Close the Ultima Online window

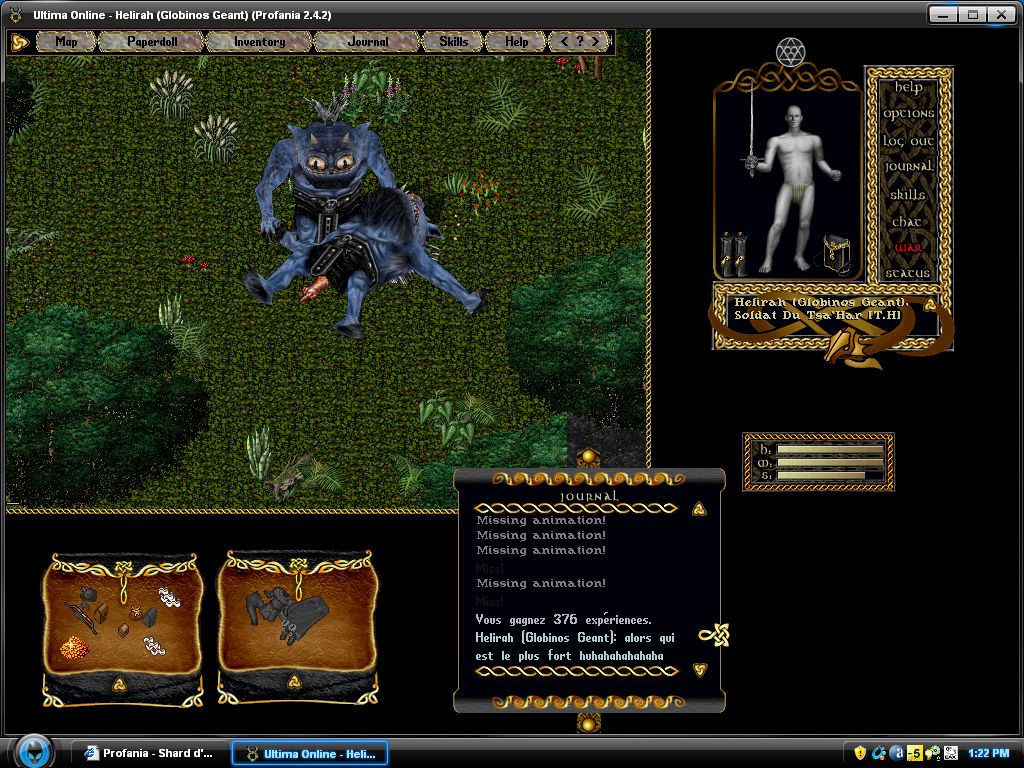(x=1000, y=14)
